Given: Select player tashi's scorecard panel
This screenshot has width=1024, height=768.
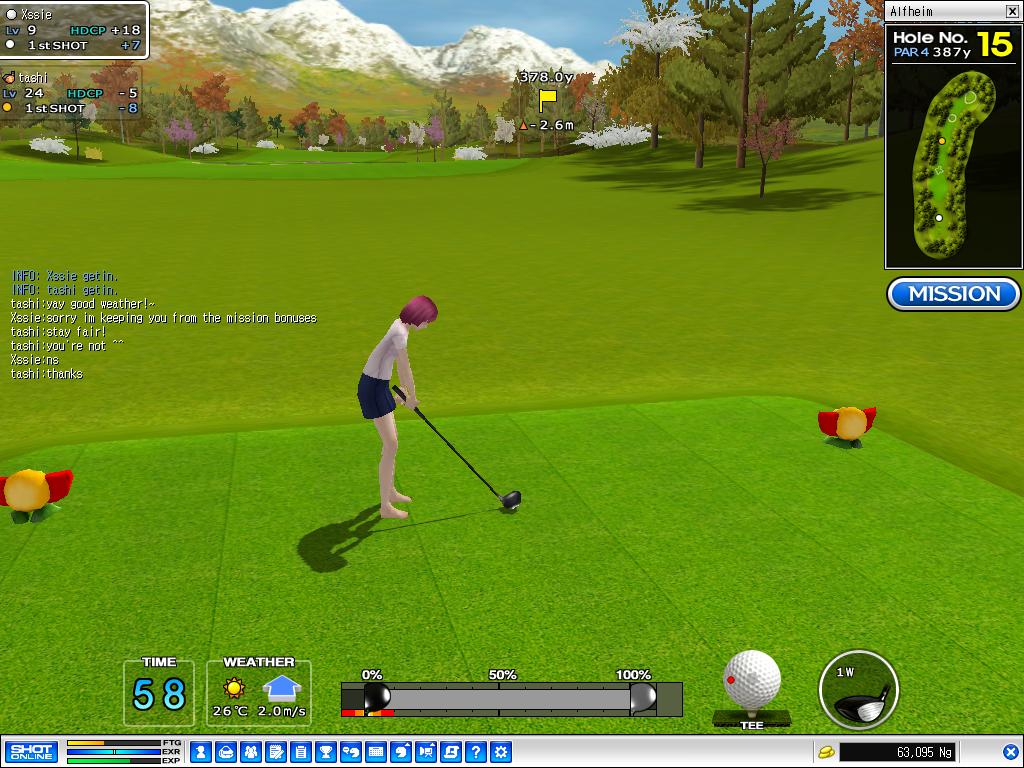Looking at the screenshot, I should pyautogui.click(x=70, y=92).
